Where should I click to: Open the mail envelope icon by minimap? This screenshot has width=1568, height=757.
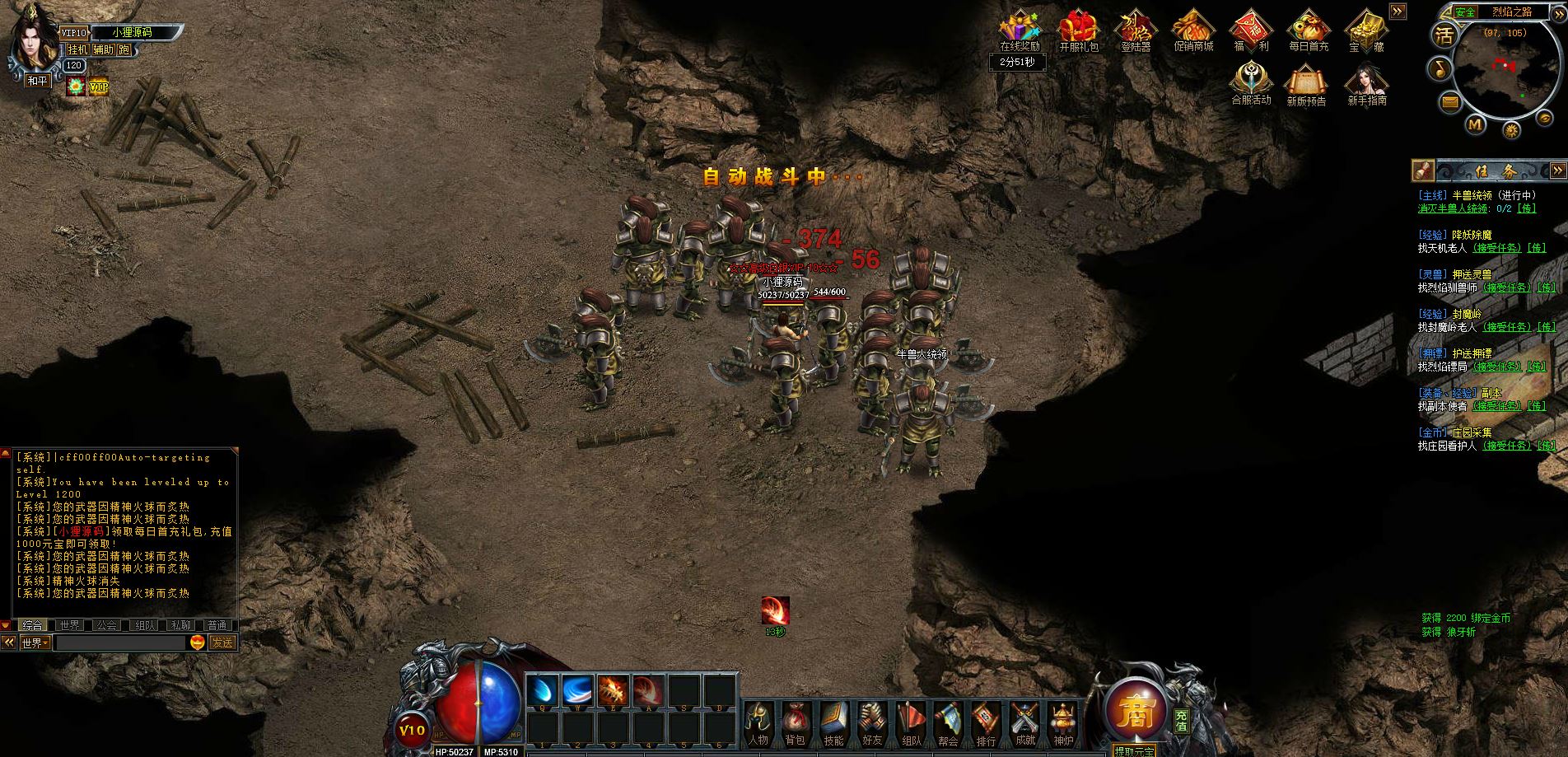click(x=1449, y=102)
